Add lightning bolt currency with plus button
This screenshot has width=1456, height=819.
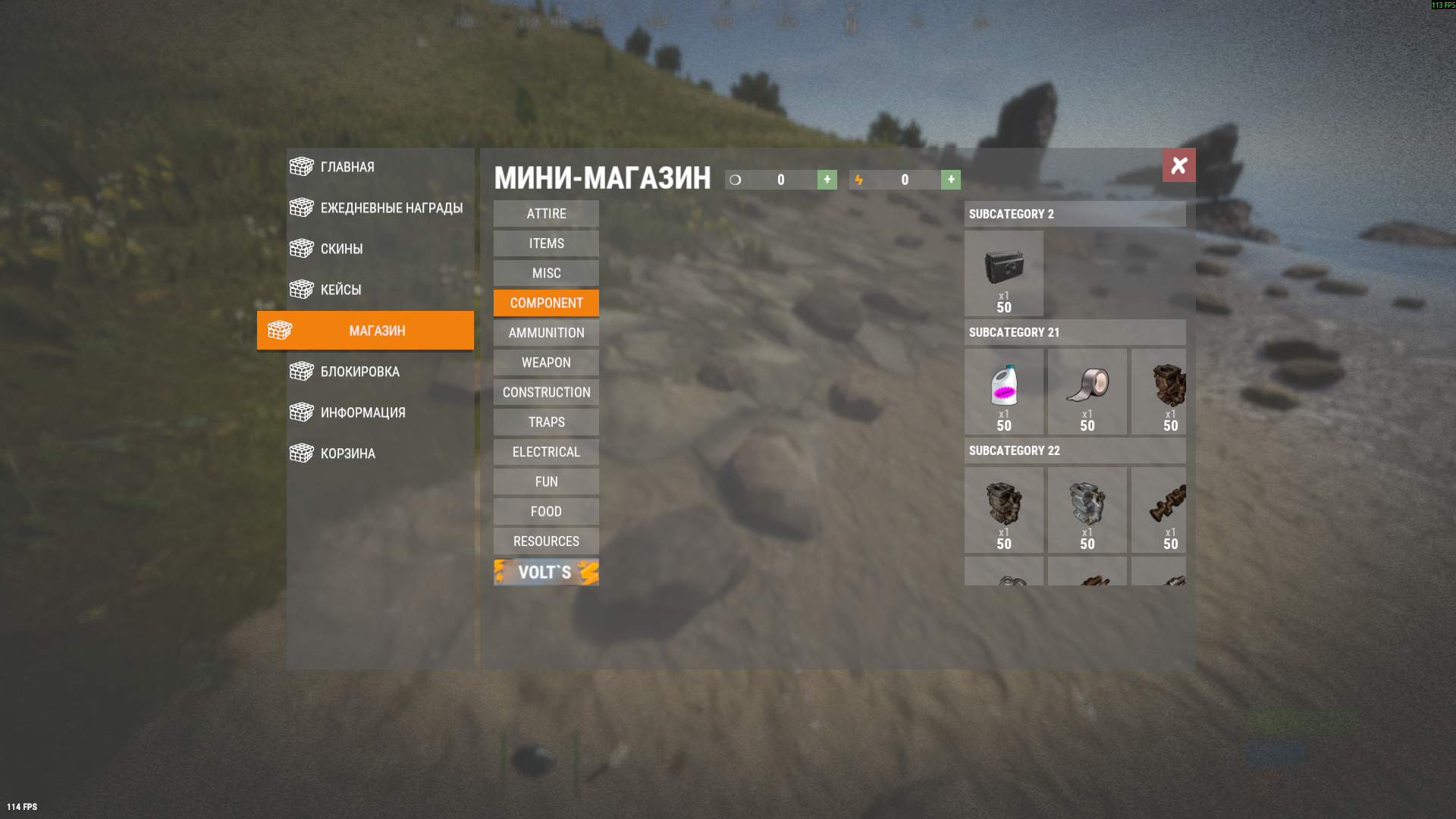951,180
